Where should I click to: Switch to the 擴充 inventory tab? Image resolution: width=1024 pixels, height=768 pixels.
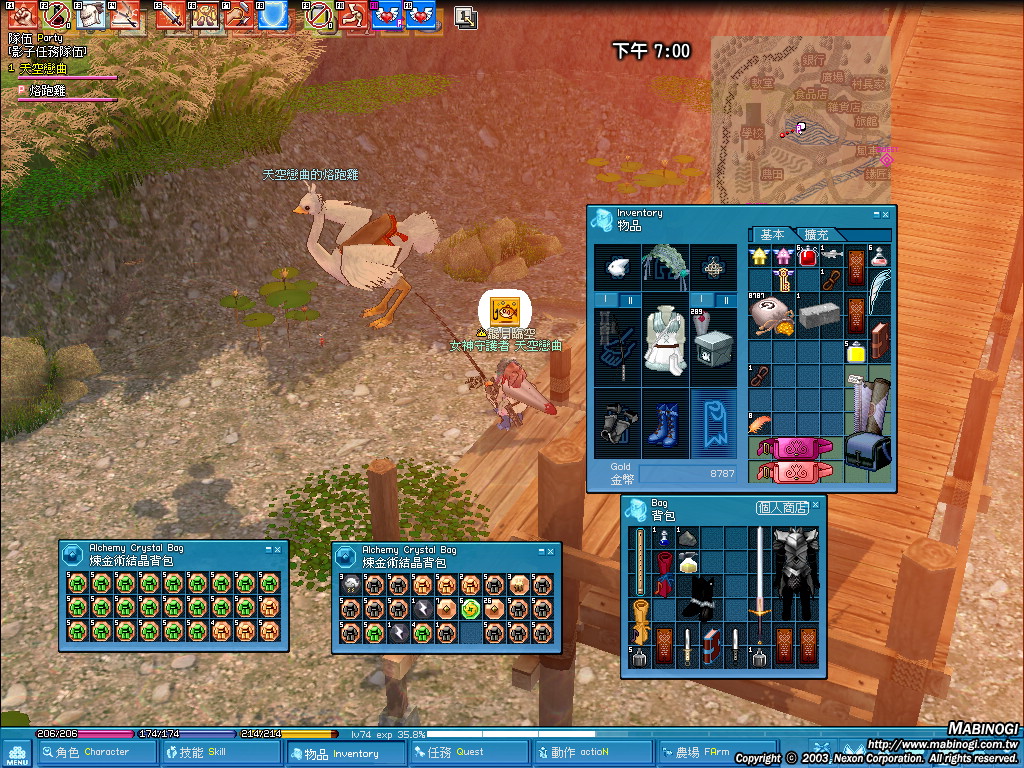tap(816, 234)
